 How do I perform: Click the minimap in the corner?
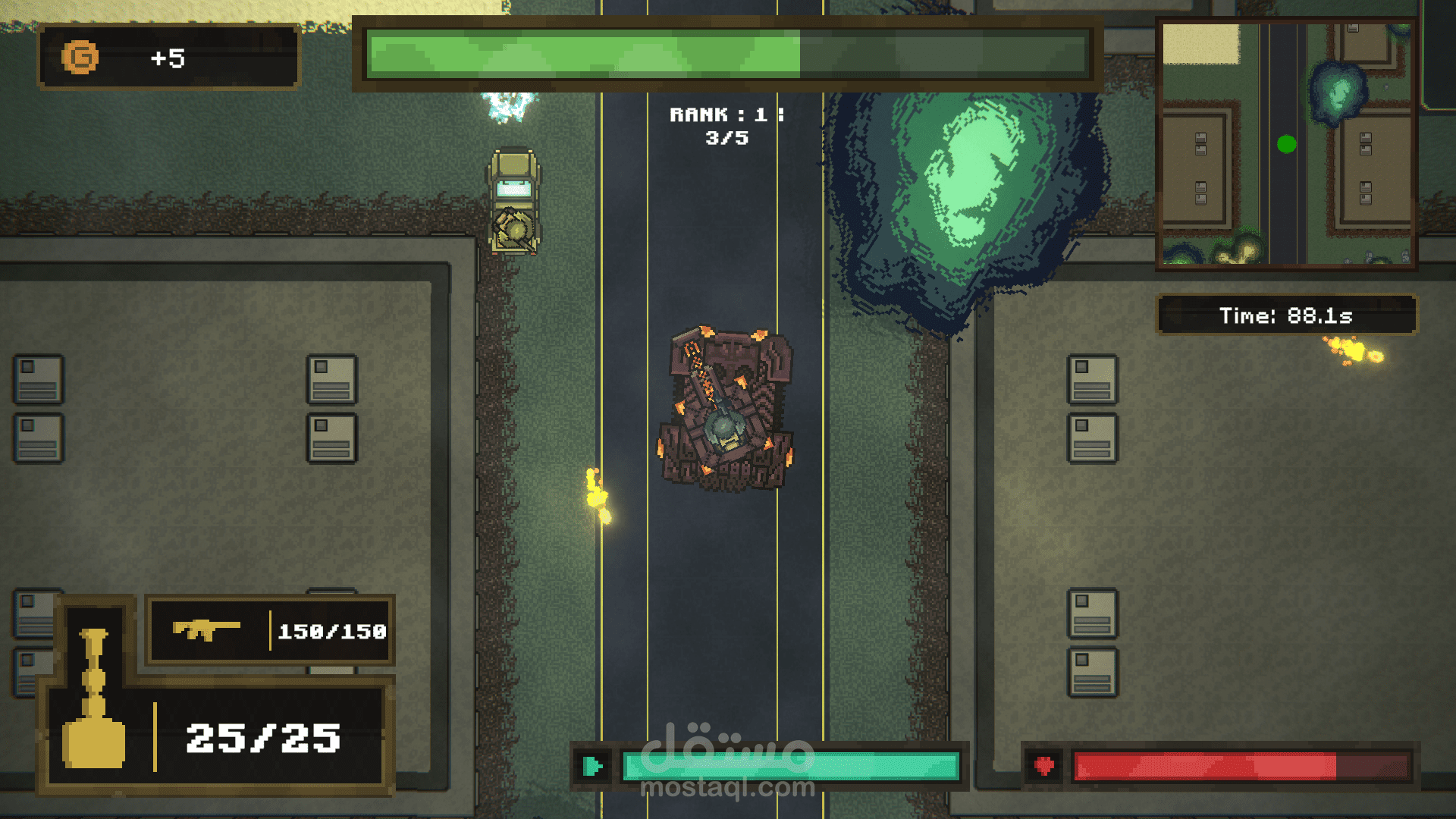[x=1286, y=144]
